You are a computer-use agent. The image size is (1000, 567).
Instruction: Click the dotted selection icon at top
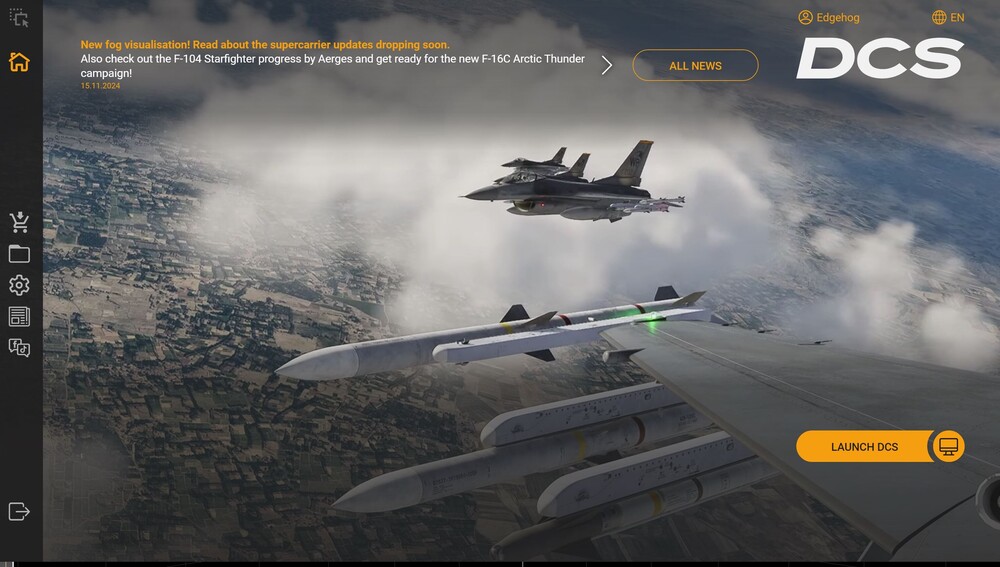tap(19, 18)
